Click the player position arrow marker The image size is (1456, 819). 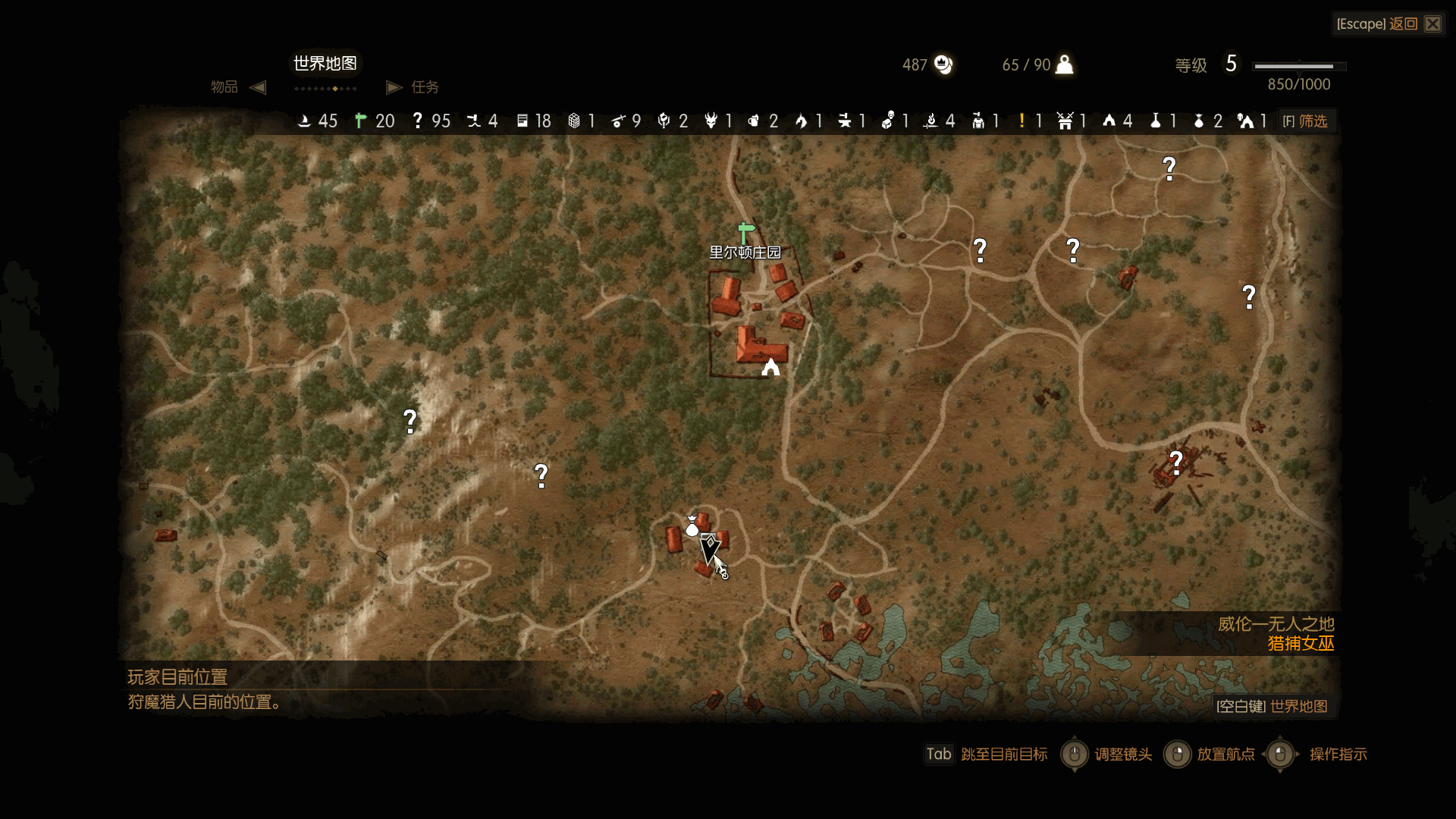coord(710,548)
